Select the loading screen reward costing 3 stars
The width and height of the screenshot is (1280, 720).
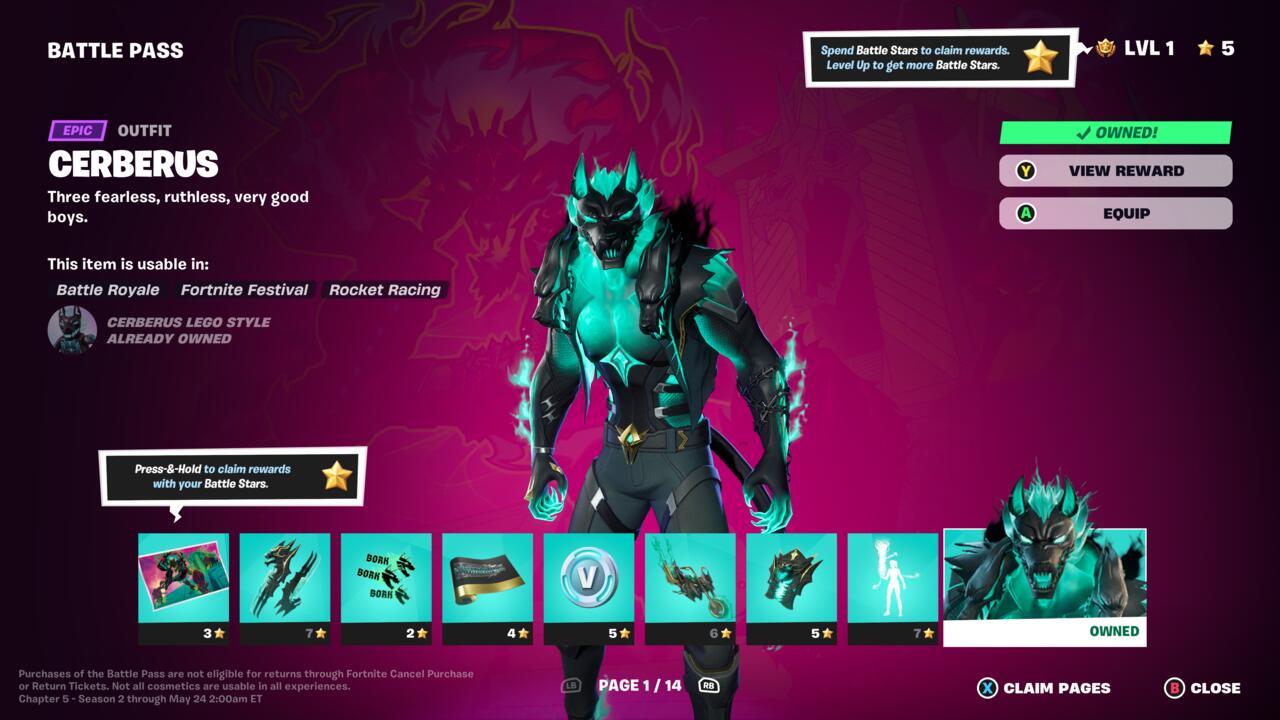click(x=183, y=588)
